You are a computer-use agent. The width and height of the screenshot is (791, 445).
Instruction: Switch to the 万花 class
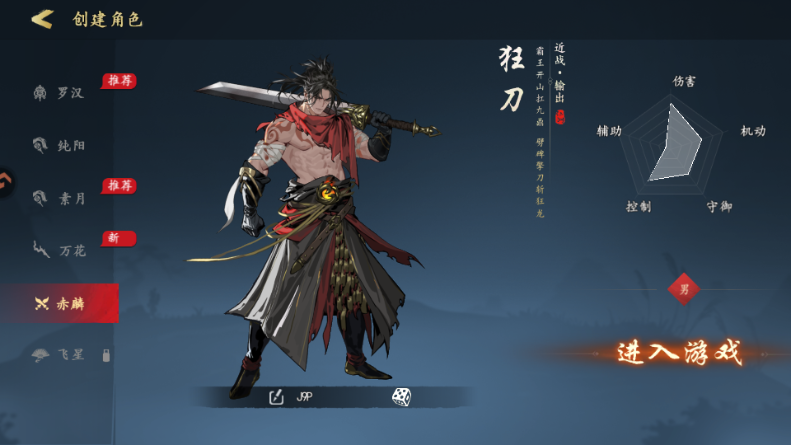pos(60,250)
